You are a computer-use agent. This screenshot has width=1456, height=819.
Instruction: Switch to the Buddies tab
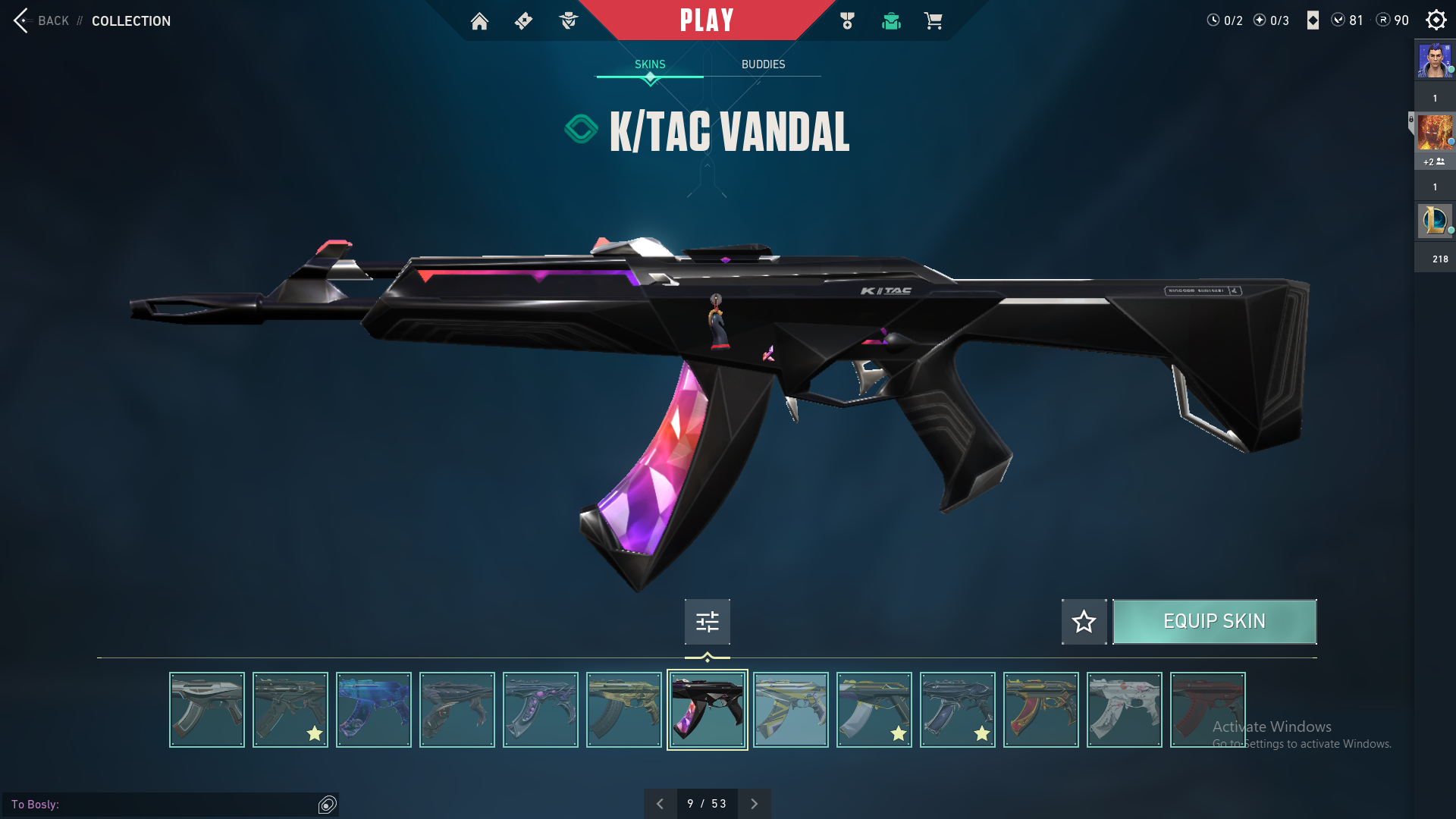point(763,64)
